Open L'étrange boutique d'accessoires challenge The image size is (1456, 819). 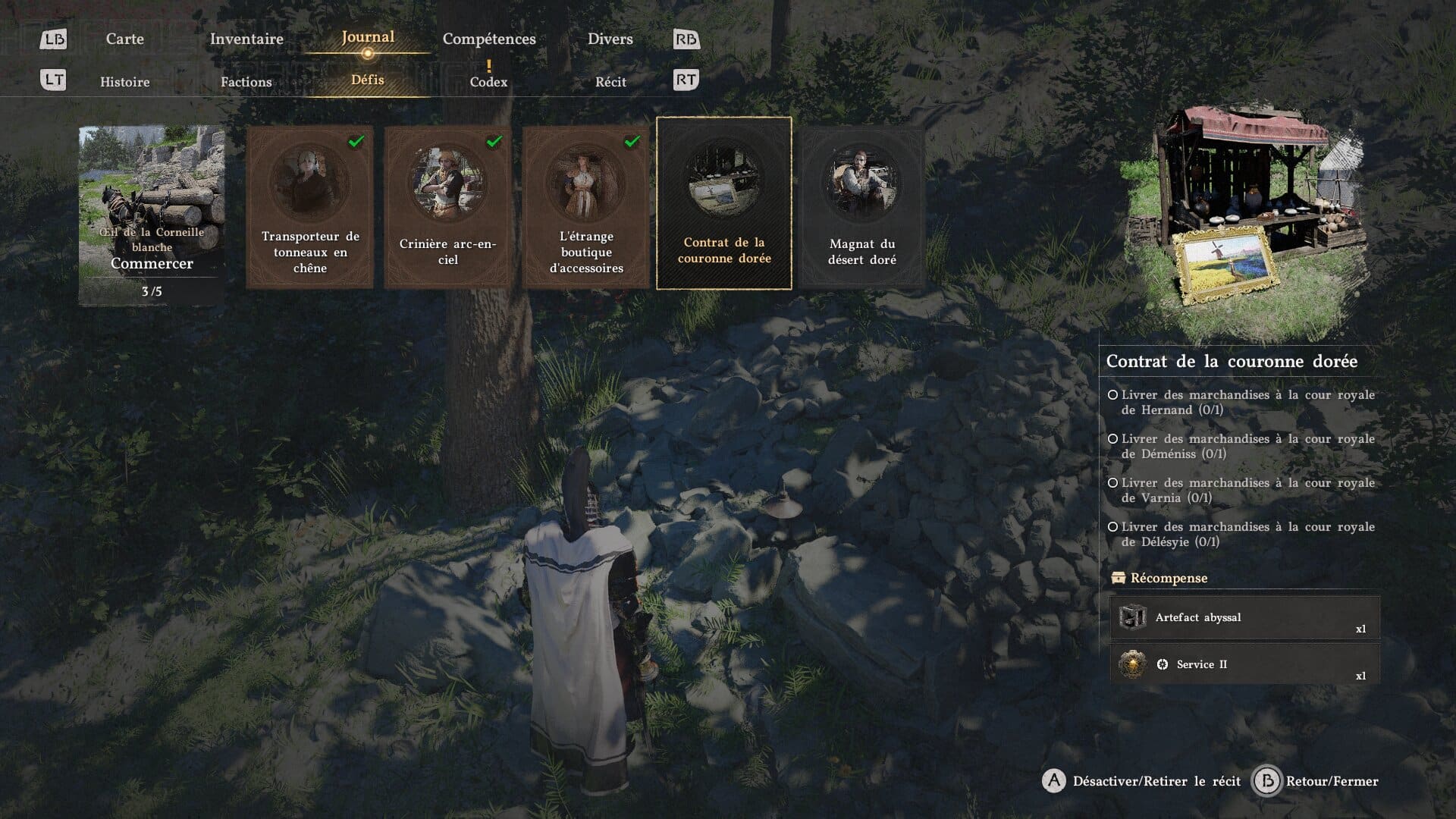[586, 206]
